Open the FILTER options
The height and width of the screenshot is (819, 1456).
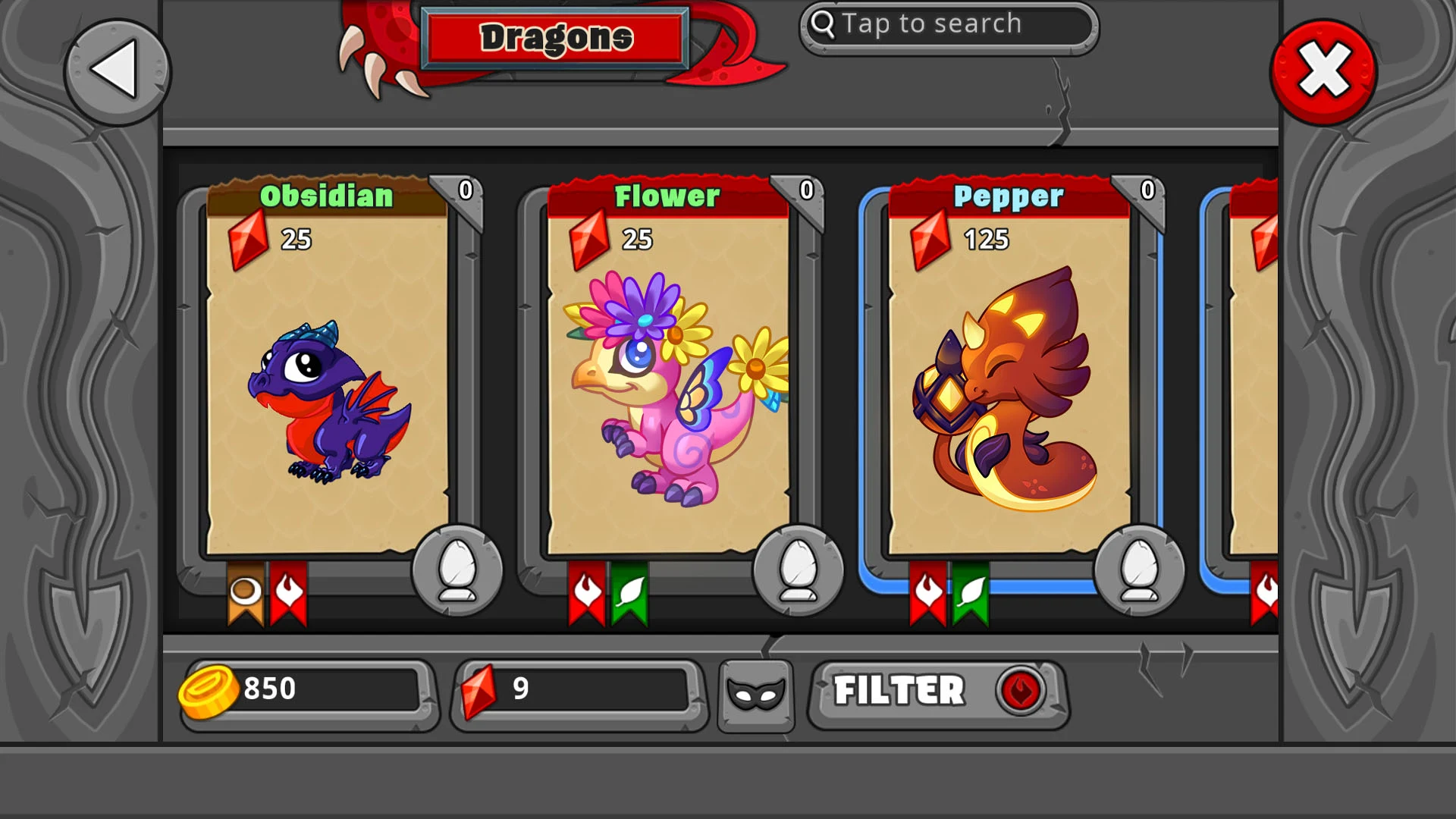tap(939, 692)
